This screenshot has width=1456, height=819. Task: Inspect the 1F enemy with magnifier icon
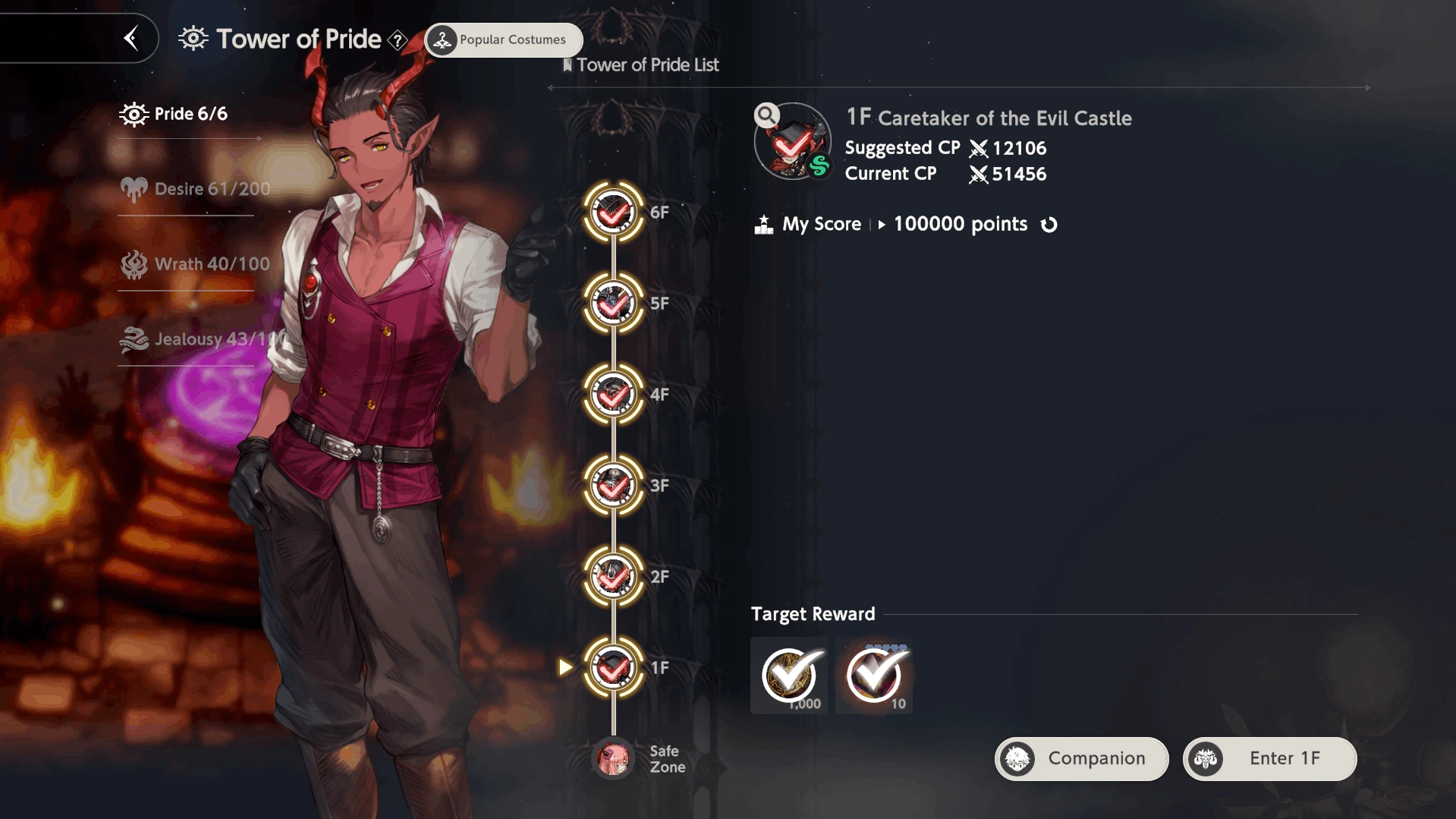pyautogui.click(x=767, y=115)
